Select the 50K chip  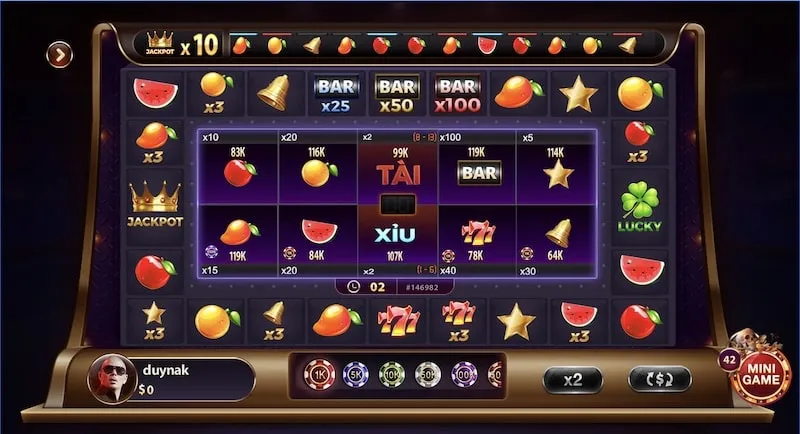click(427, 375)
